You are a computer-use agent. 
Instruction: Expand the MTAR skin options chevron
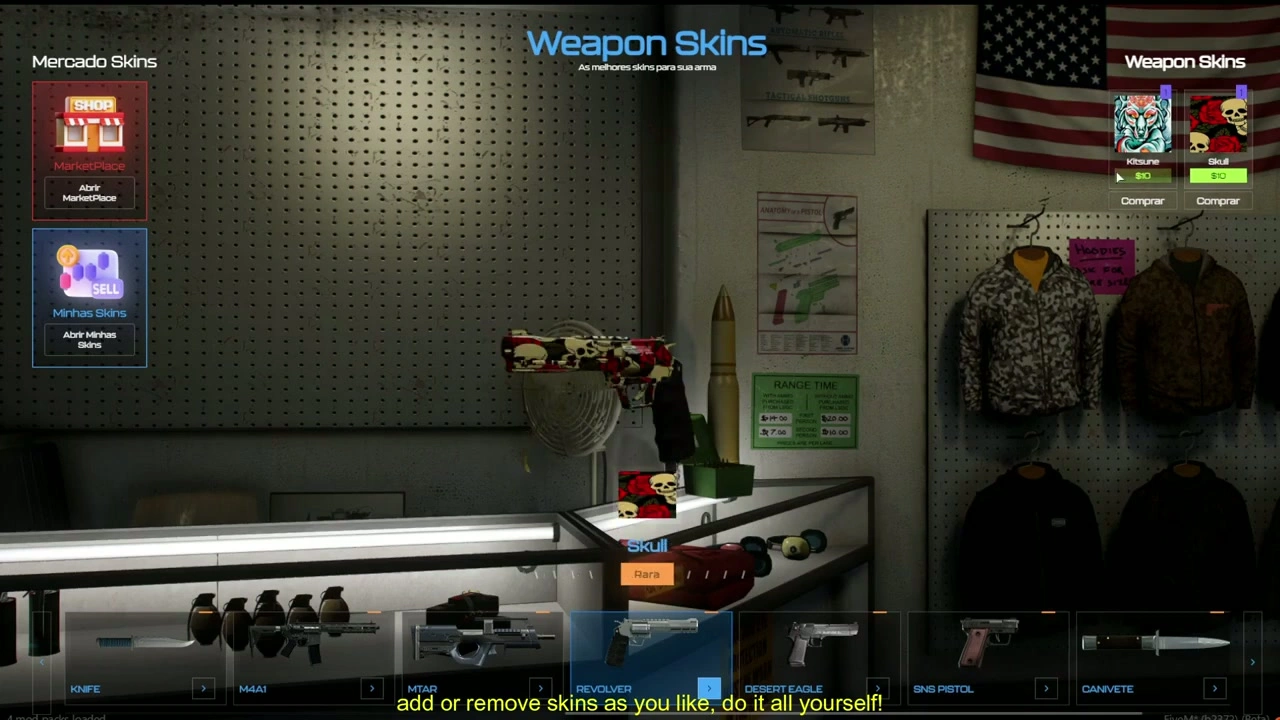pyautogui.click(x=540, y=688)
